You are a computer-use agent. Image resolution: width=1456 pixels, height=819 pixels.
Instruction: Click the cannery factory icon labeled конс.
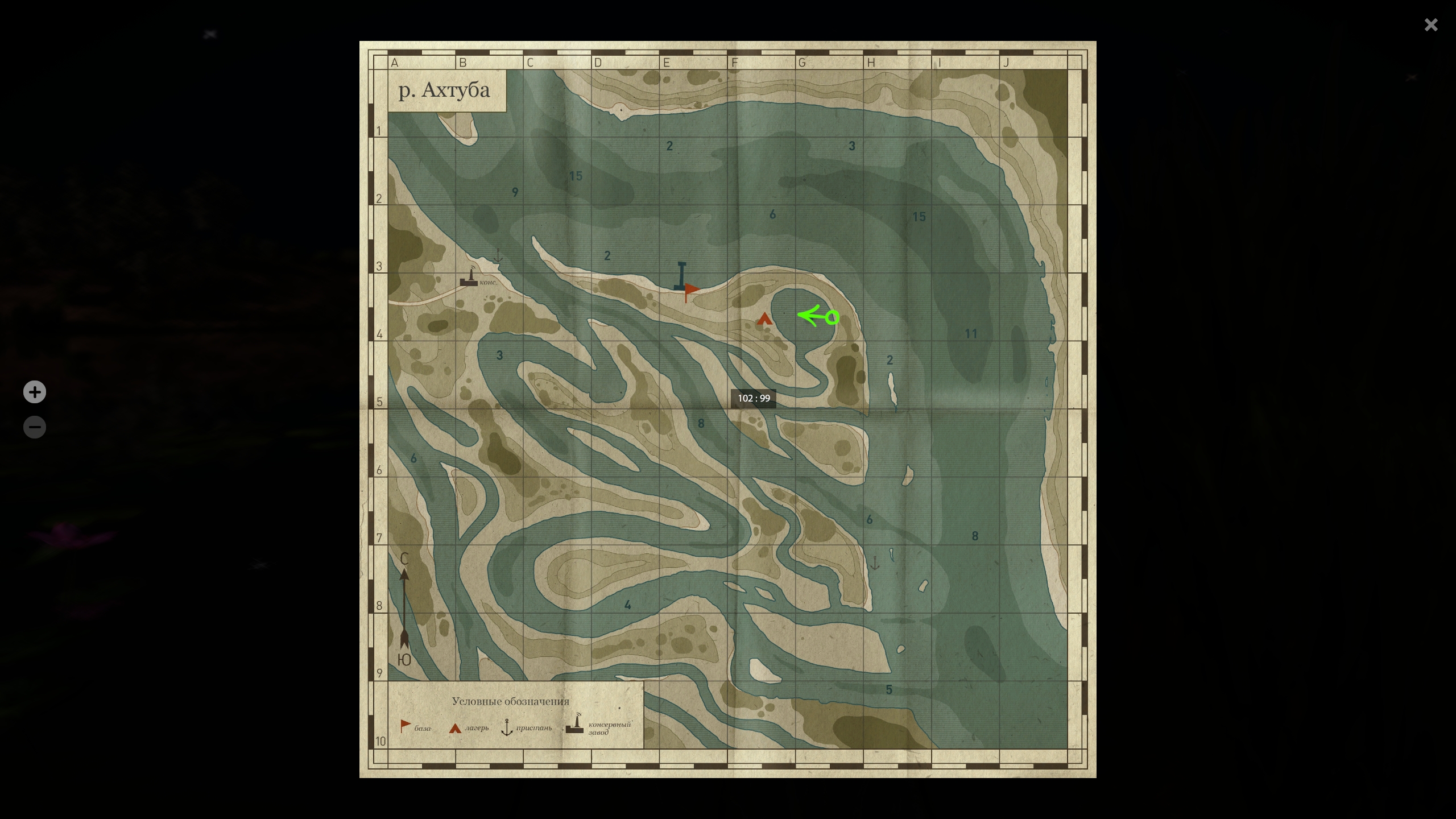(x=470, y=280)
